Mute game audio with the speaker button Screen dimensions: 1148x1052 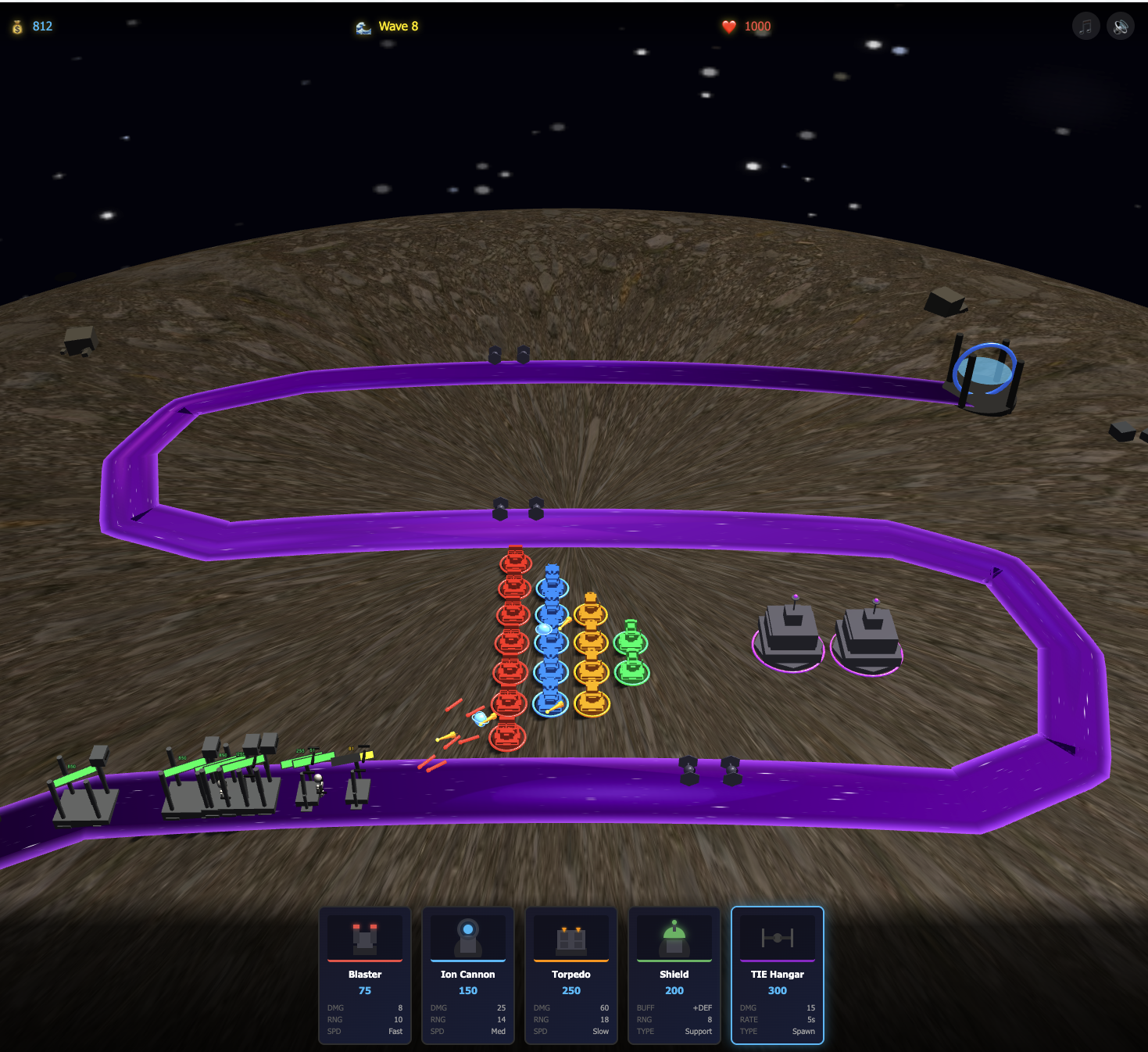point(1121,26)
